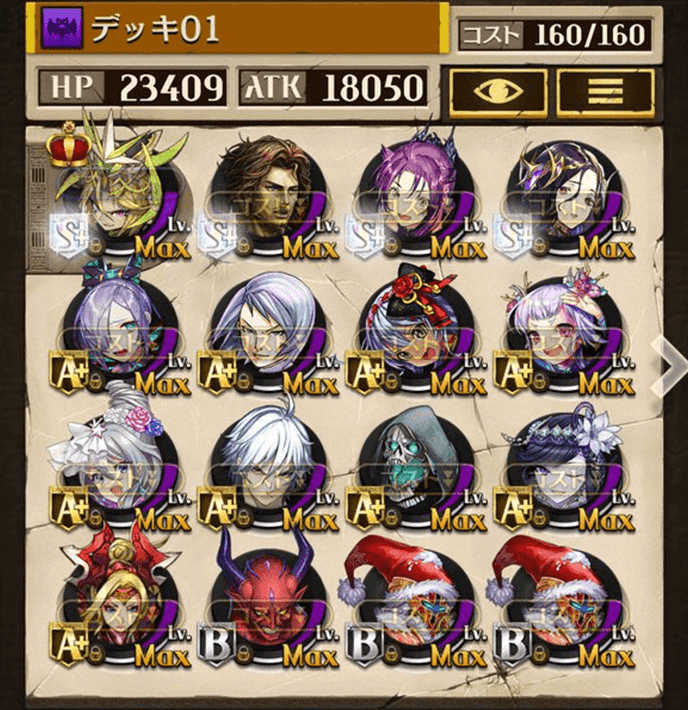Image resolution: width=688 pixels, height=710 pixels.
Task: Open the three-line list menu
Action: coord(604,91)
